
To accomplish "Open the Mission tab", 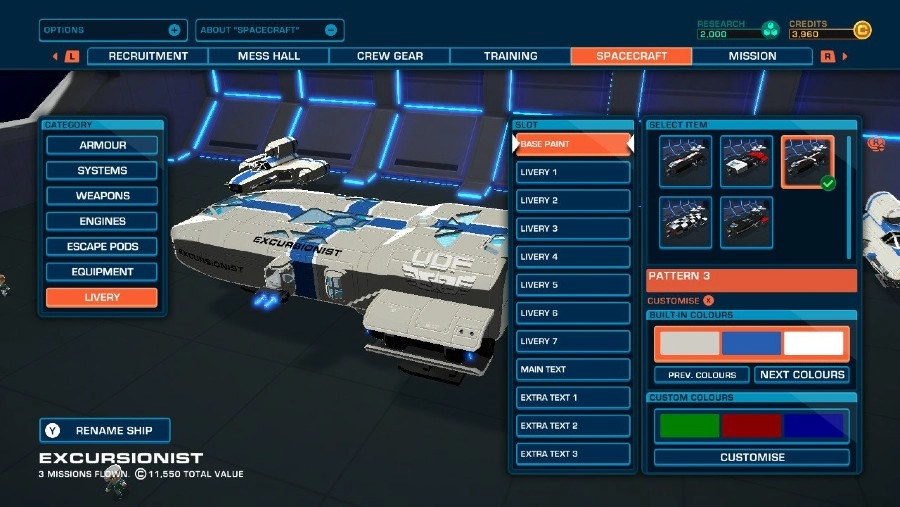I will click(752, 56).
